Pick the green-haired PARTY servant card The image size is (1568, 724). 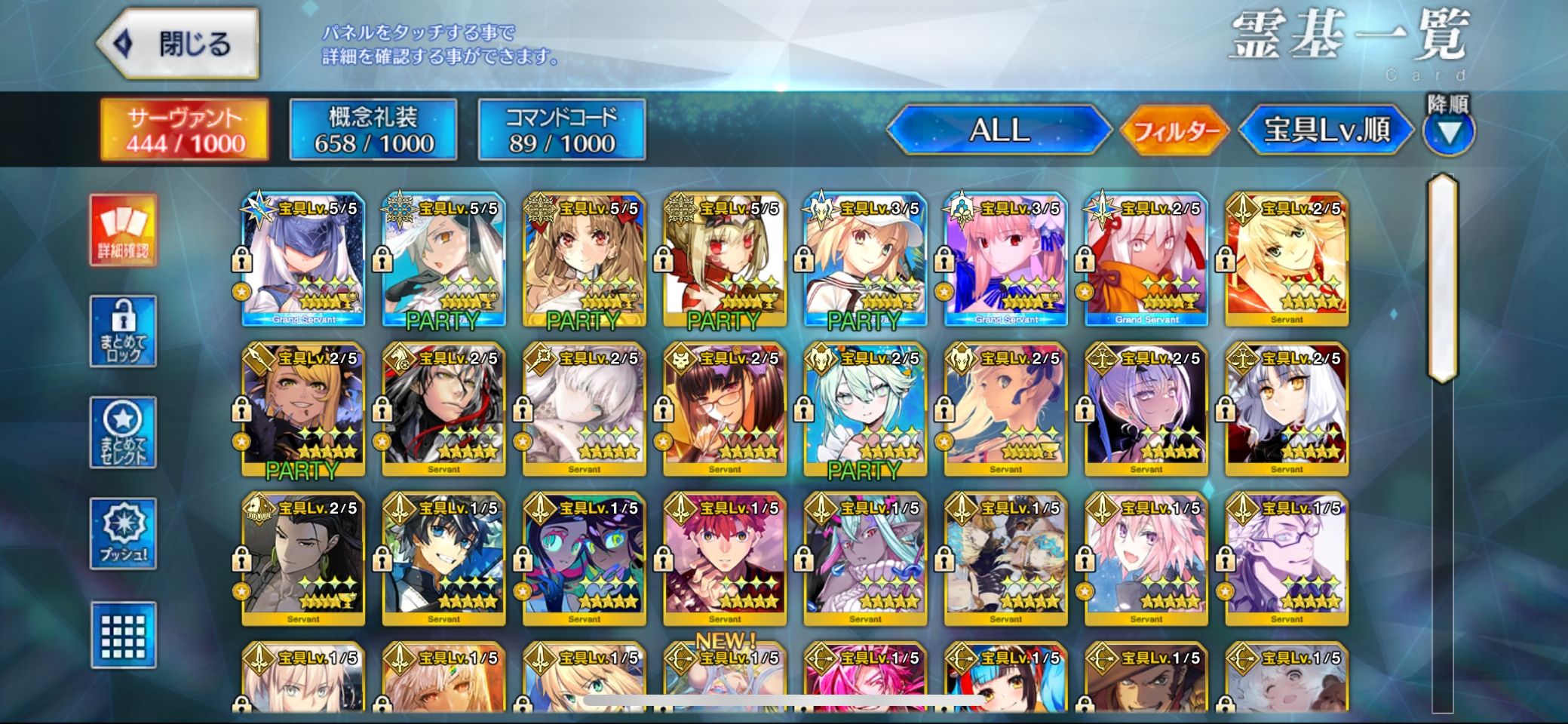pos(865,410)
